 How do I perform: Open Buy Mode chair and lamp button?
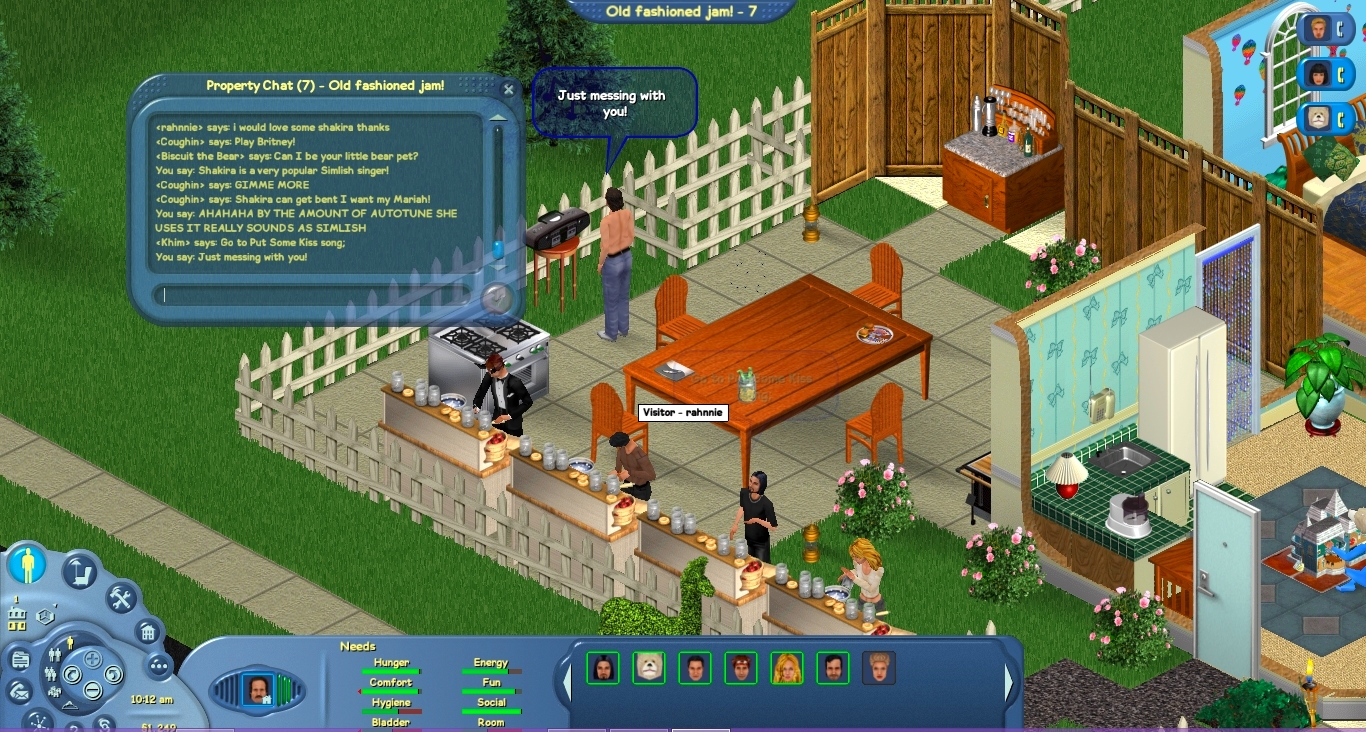coord(79,571)
